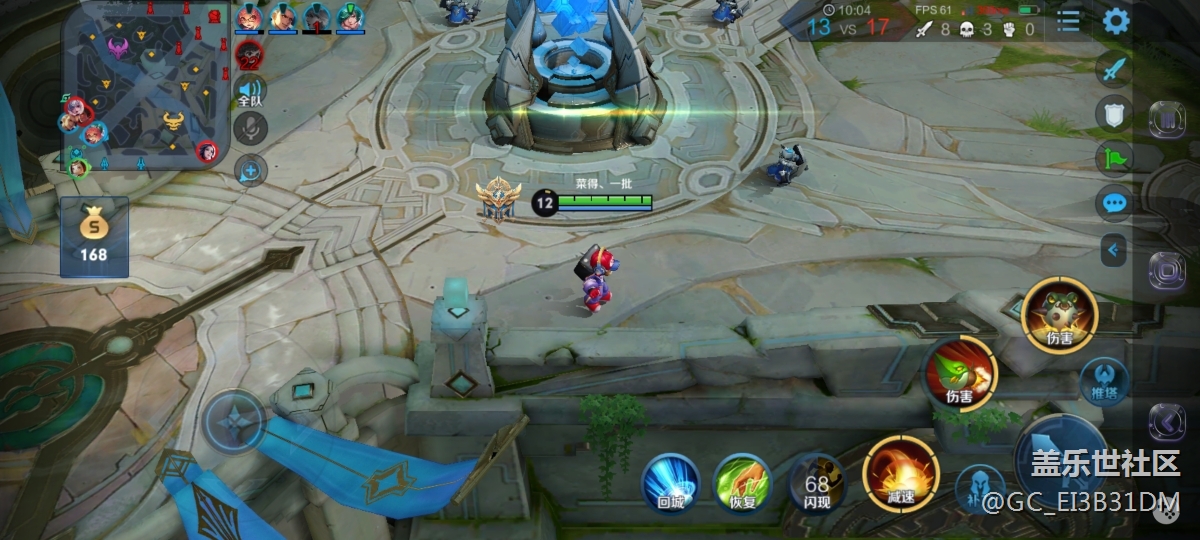This screenshot has width=1200, height=540.
Task: Open the gold shop showing 168
Action: pyautogui.click(x=94, y=237)
